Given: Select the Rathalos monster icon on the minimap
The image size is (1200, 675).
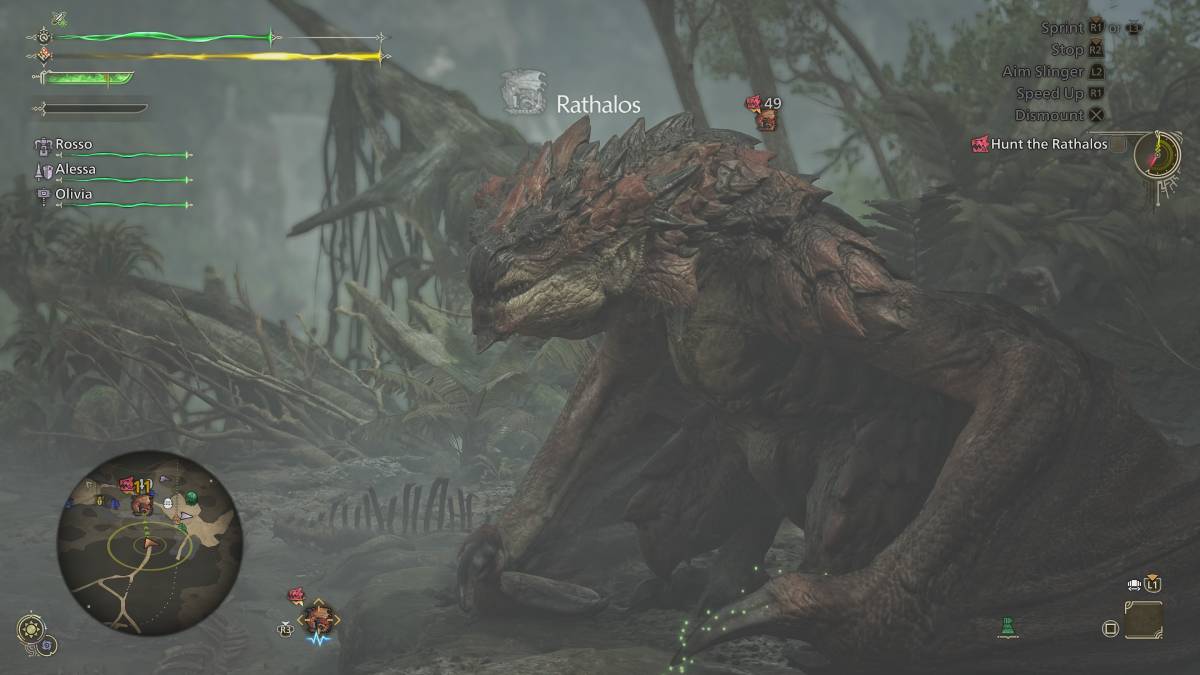Looking at the screenshot, I should click(141, 503).
